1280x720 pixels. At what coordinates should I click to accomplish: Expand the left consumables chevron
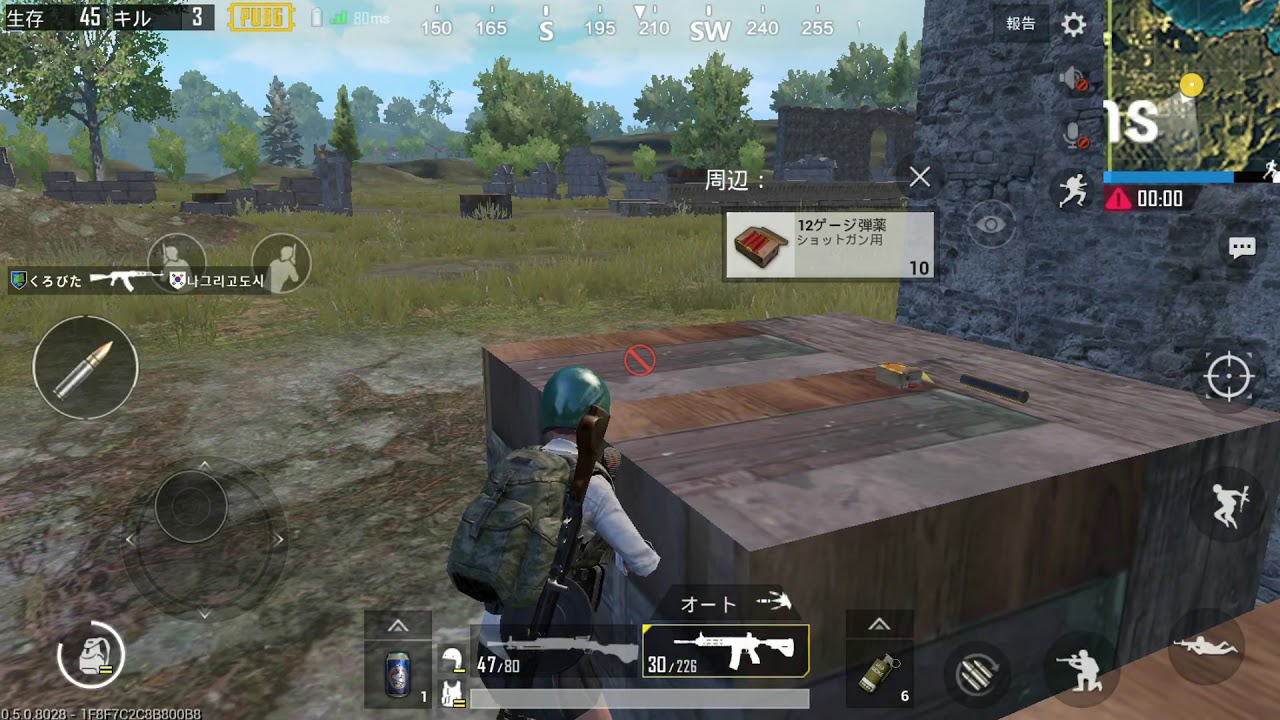point(398,625)
